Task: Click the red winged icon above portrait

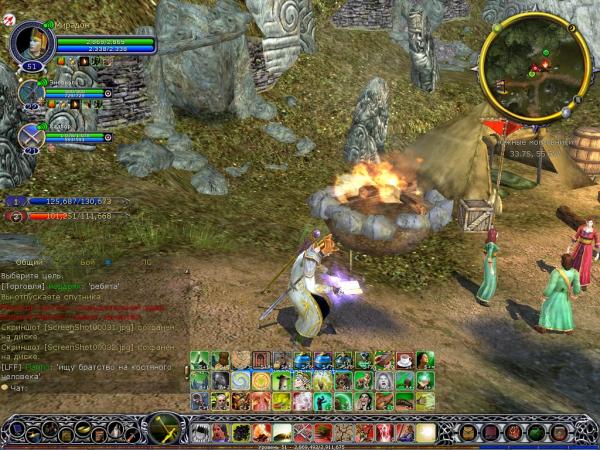Action: click(x=8, y=7)
